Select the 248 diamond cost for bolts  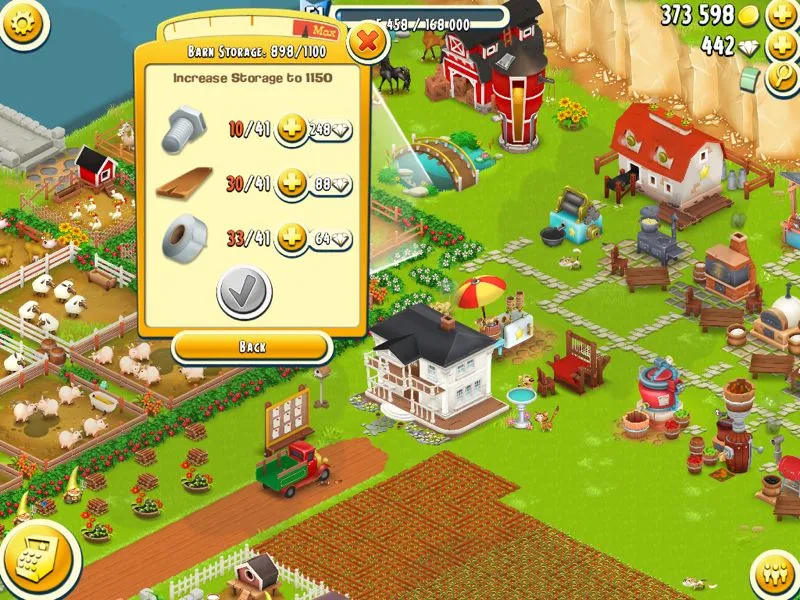point(332,130)
